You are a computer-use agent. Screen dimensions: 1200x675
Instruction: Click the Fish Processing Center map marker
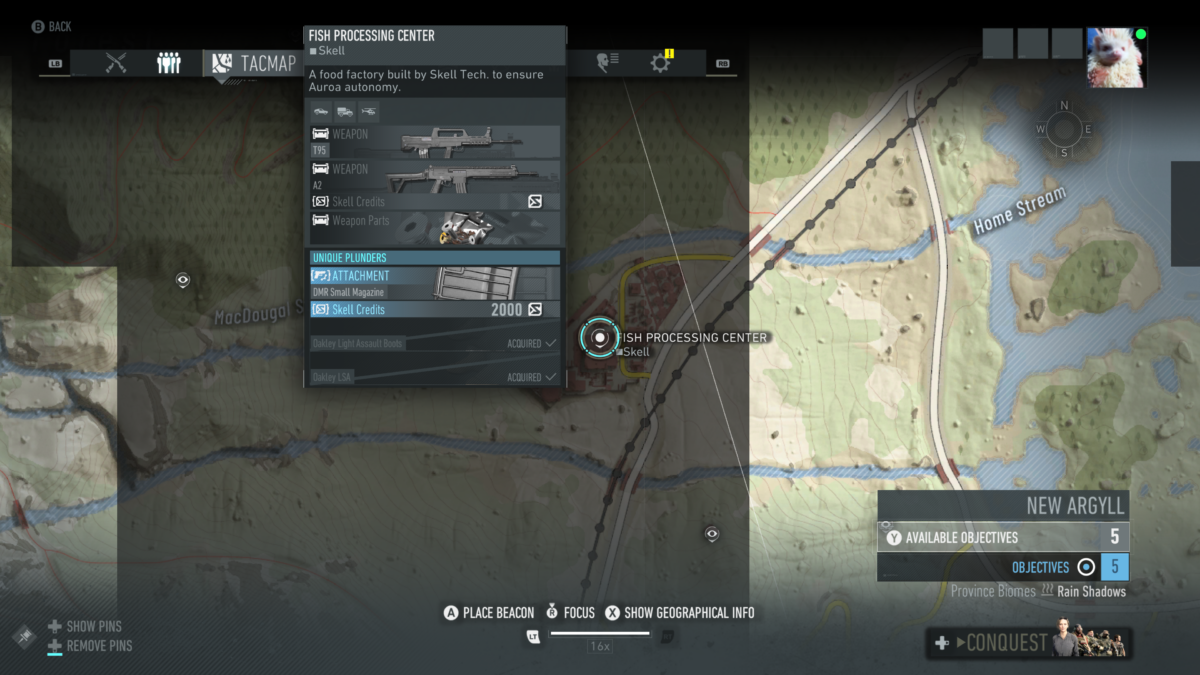[x=600, y=338]
